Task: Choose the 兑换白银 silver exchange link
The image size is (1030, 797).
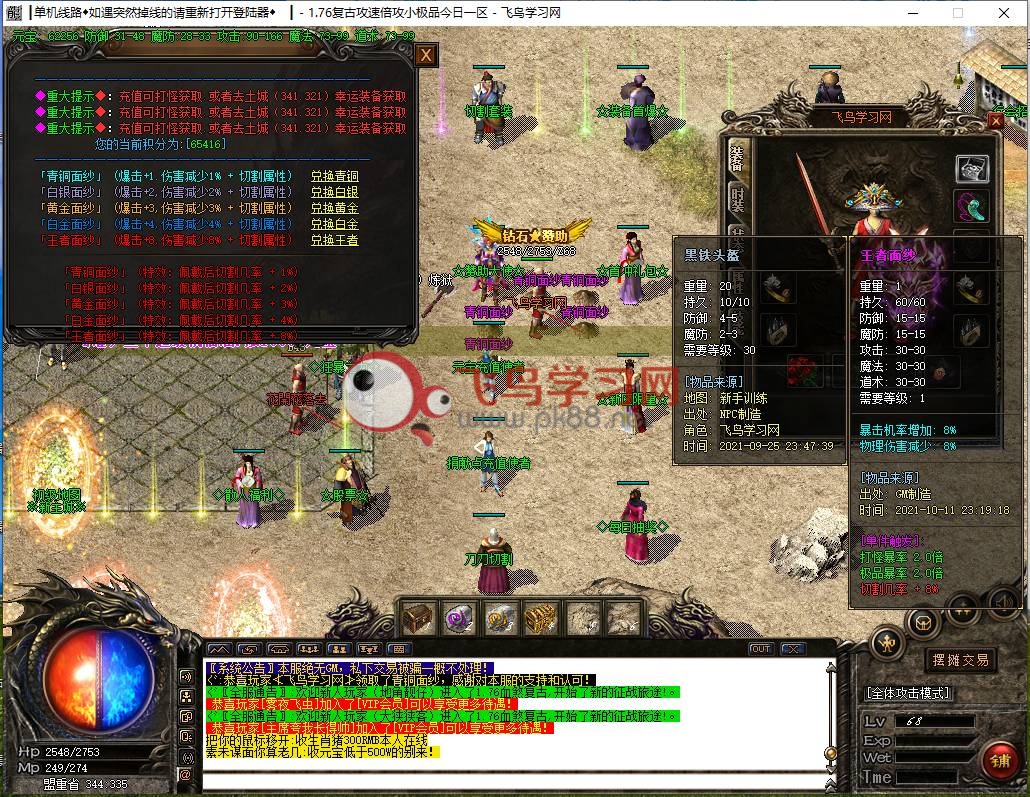Action: click(x=334, y=192)
